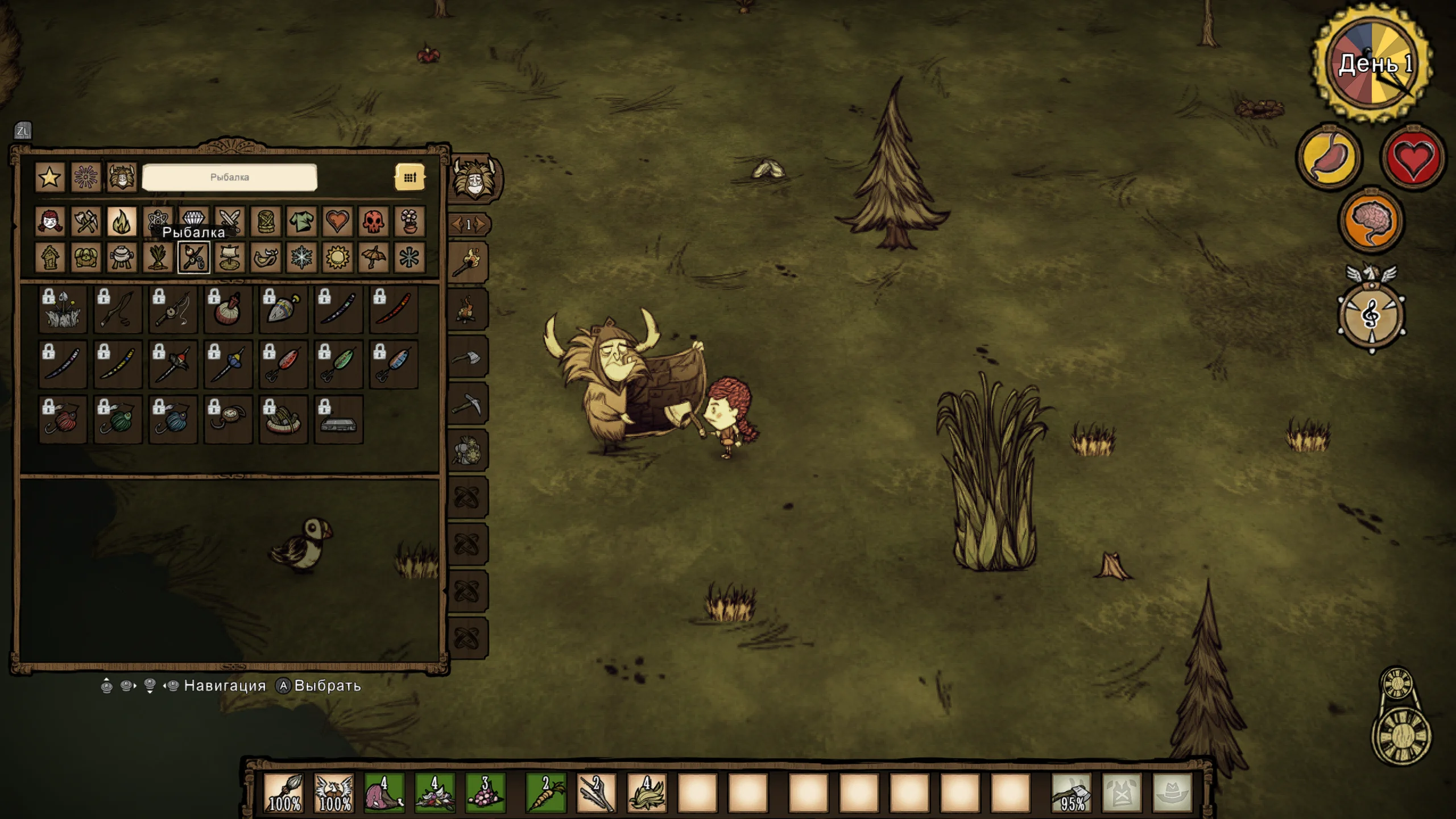Select the Cooking crock pot category
This screenshot has height=819, width=1456.
click(x=122, y=258)
